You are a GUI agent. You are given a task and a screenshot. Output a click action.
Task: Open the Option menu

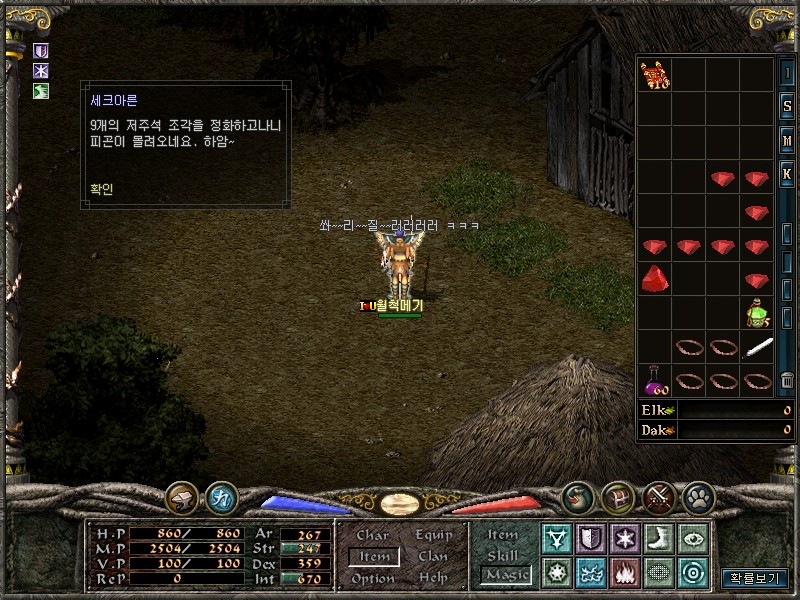coord(373,578)
